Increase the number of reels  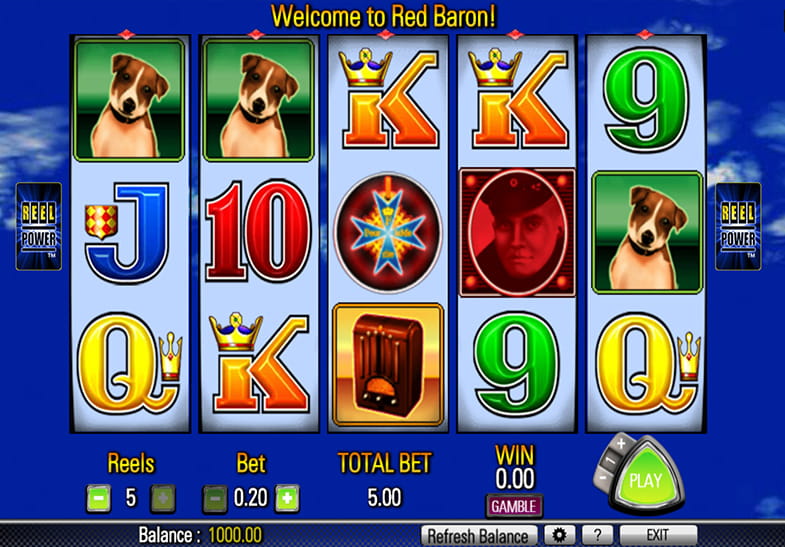tap(162, 497)
